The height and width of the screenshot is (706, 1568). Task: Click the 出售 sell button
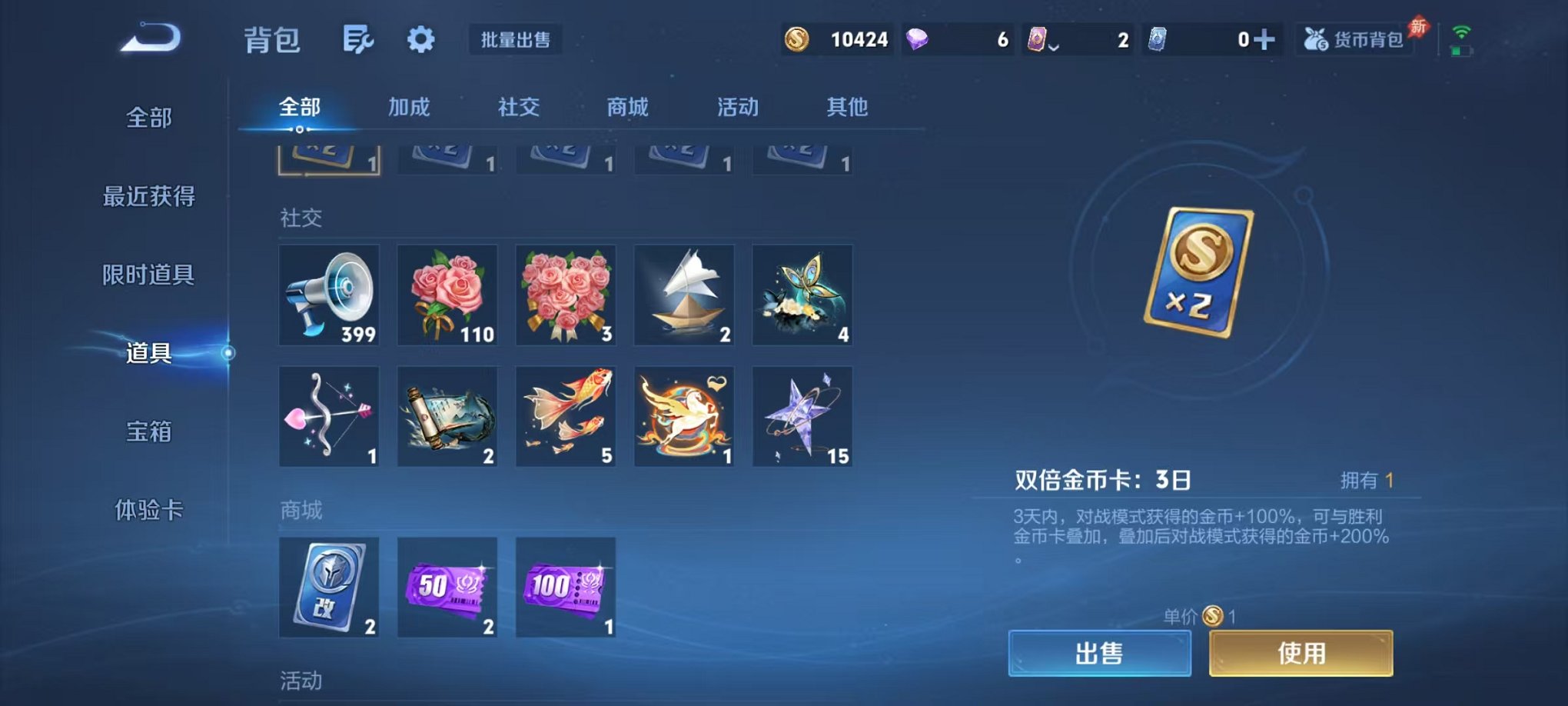pyautogui.click(x=1099, y=651)
